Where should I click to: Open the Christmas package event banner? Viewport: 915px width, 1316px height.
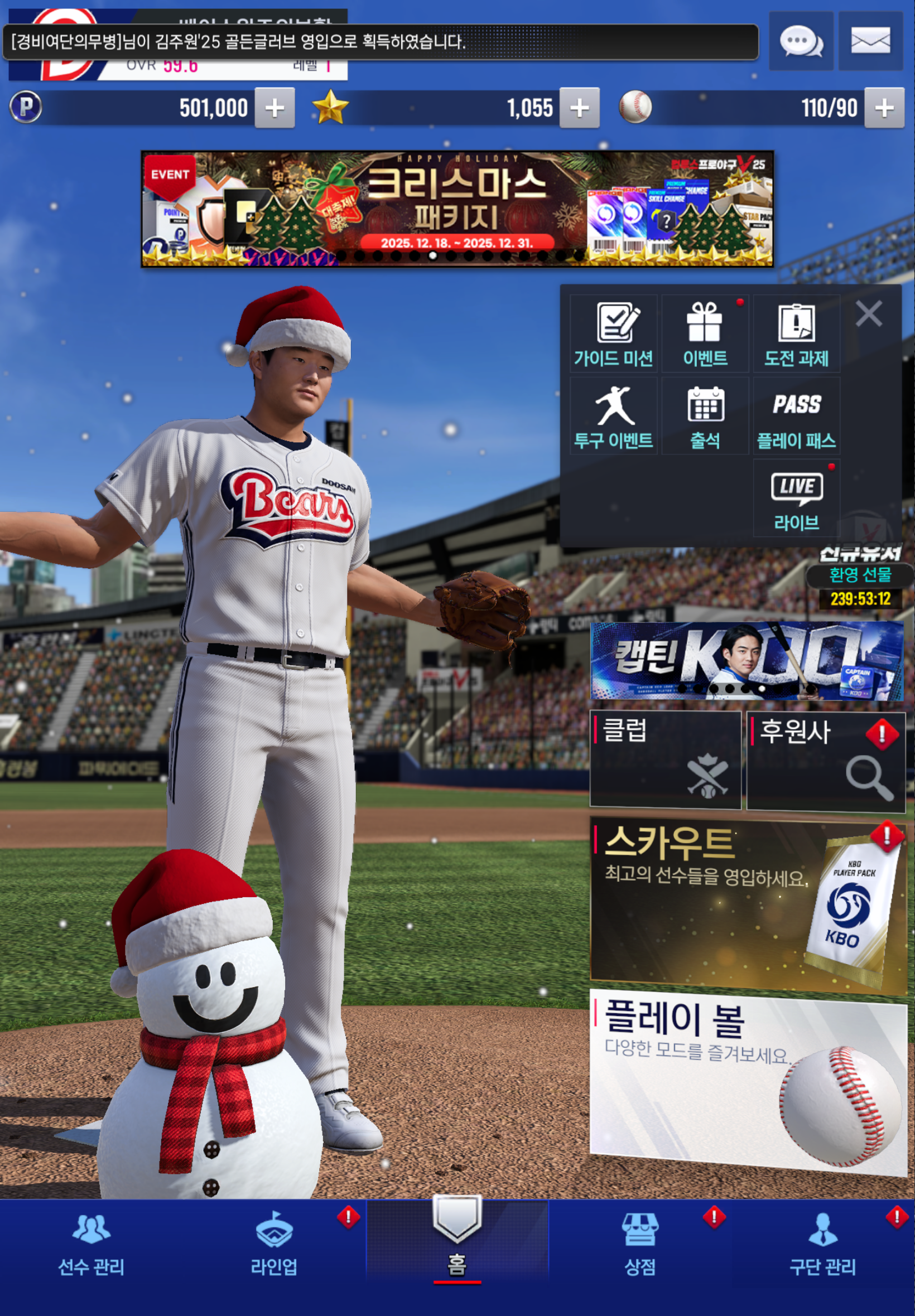point(457,209)
